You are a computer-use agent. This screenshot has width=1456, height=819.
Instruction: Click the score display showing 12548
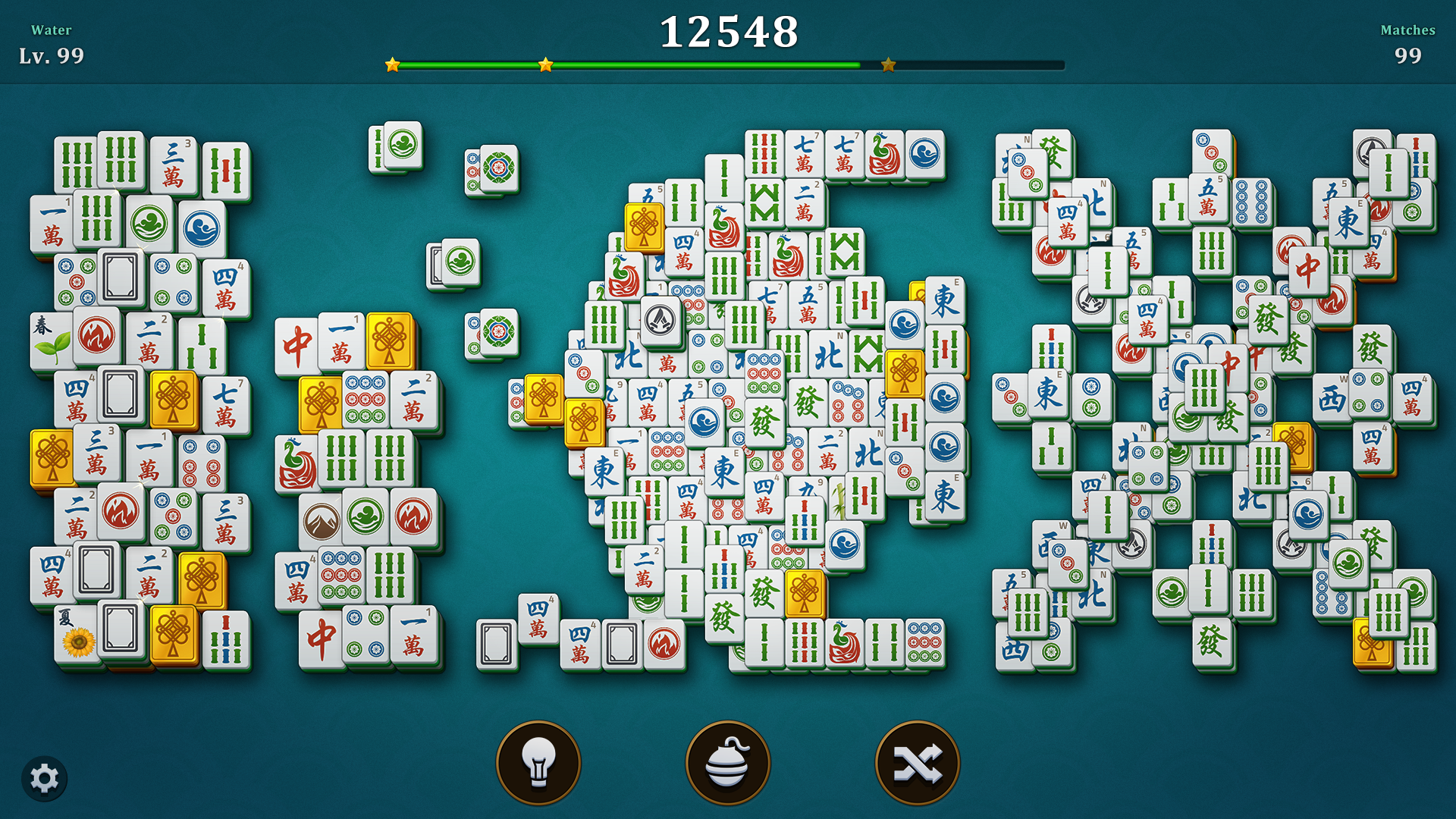click(x=728, y=32)
